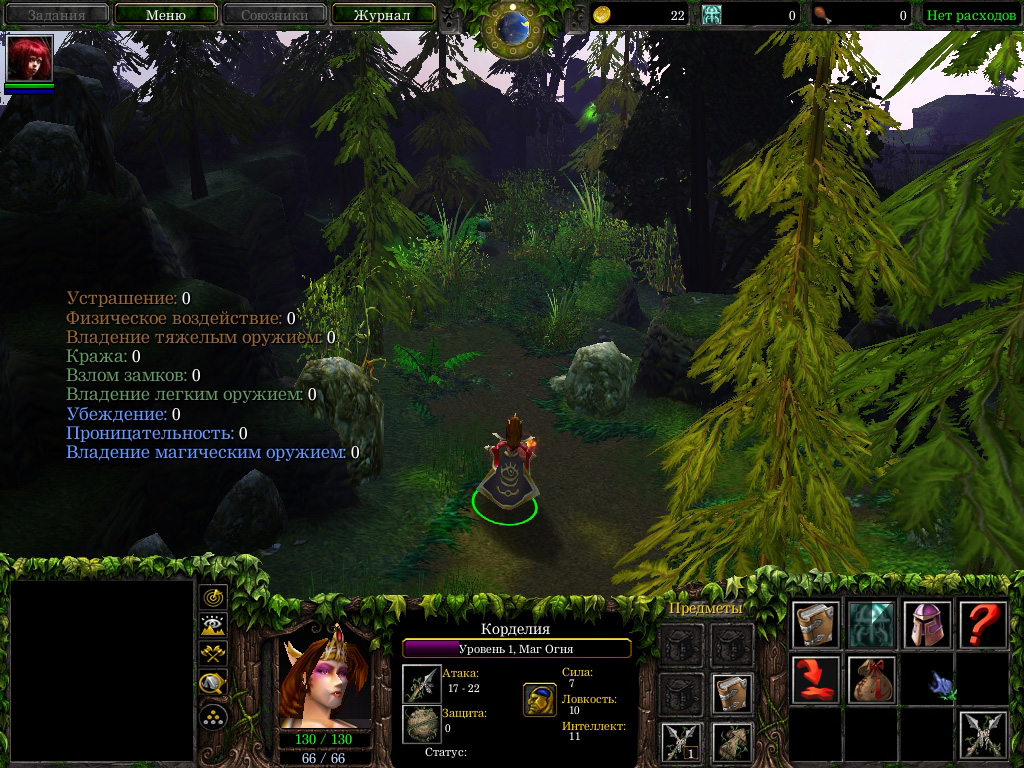1024x768 pixels.
Task: Click the red question mark command
Action: click(x=982, y=625)
